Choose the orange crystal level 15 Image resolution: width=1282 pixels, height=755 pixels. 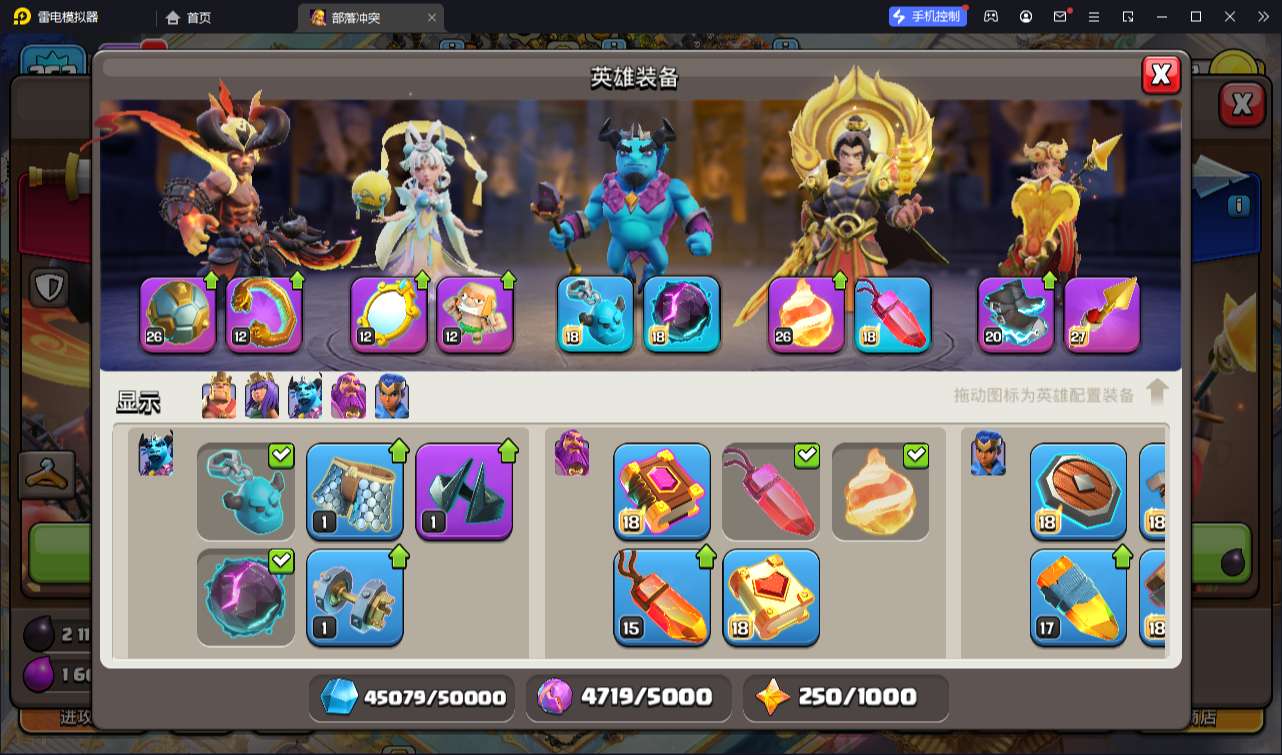[x=662, y=597]
